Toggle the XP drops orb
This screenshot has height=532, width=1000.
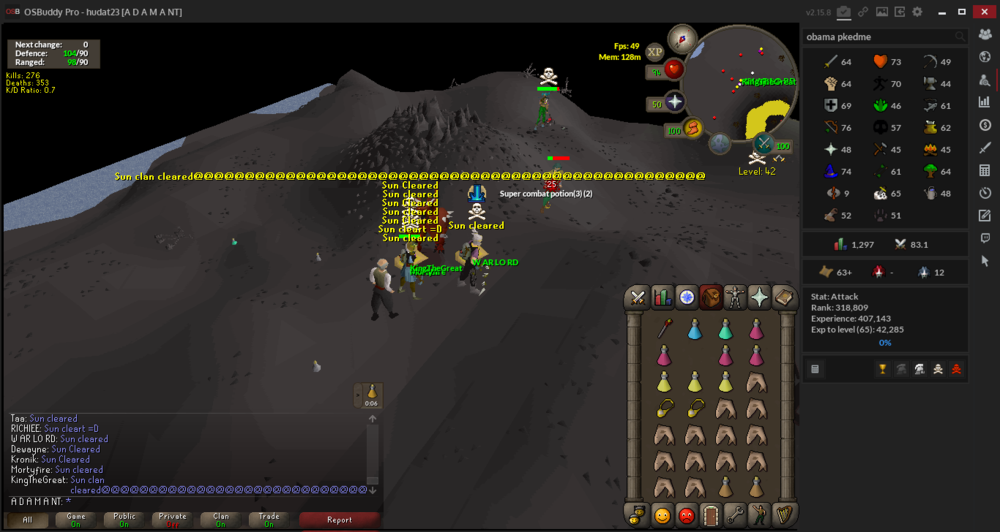click(655, 51)
